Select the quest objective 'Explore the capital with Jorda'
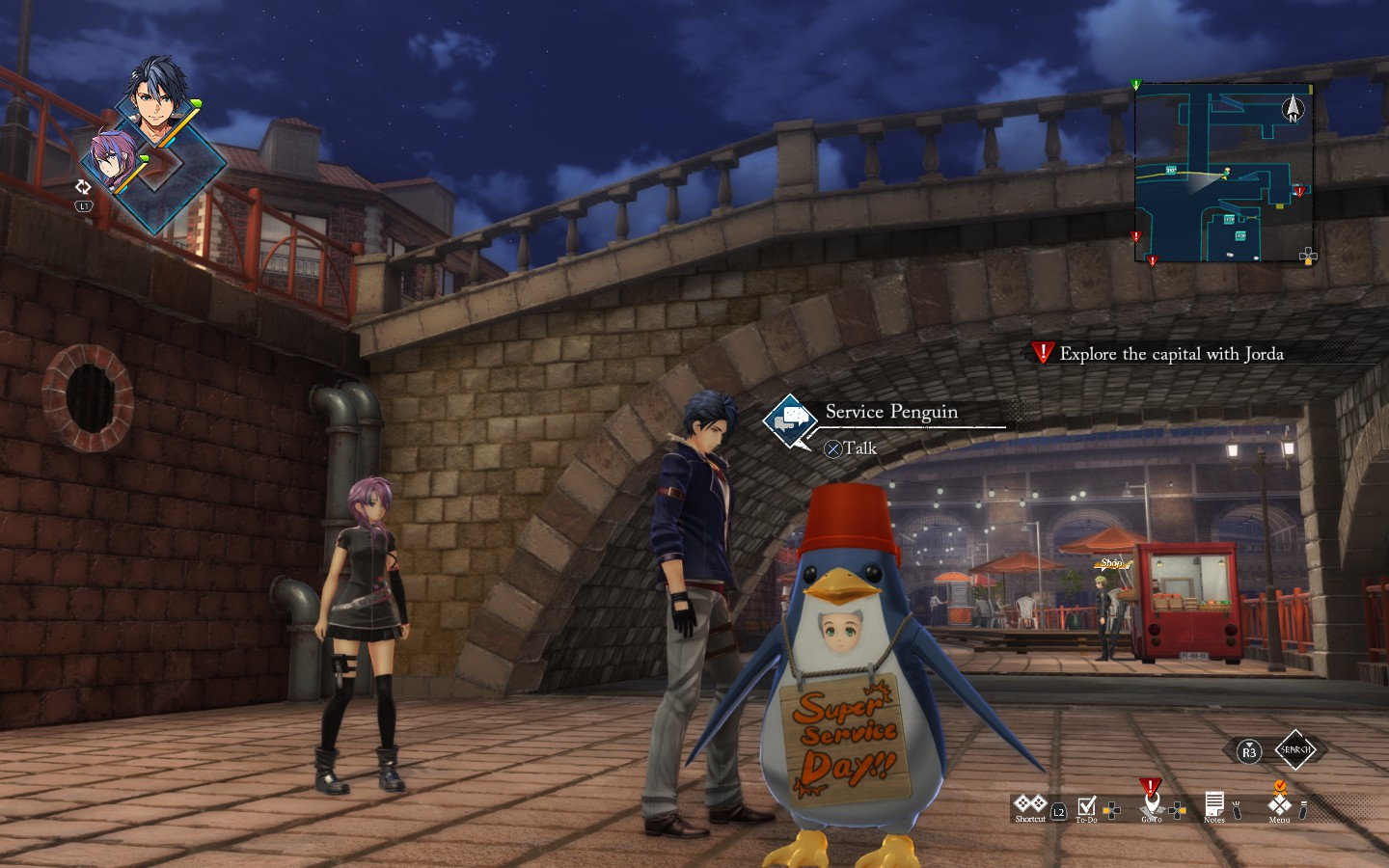 click(x=1171, y=354)
